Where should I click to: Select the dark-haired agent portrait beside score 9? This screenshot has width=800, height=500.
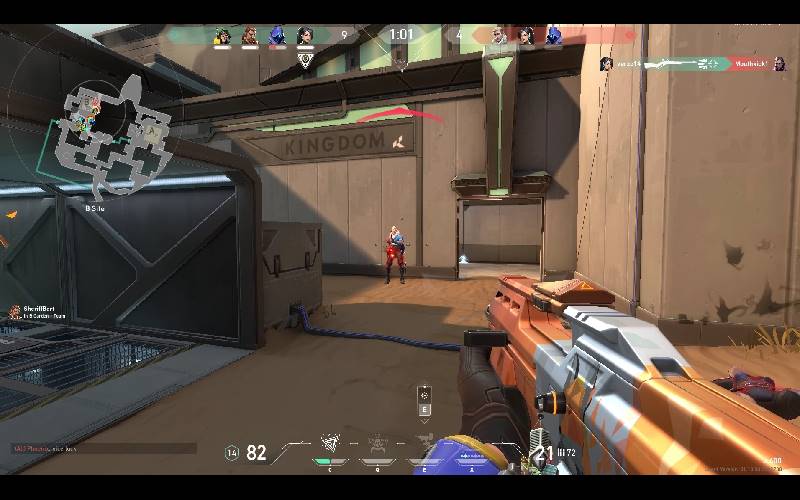pyautogui.click(x=305, y=37)
